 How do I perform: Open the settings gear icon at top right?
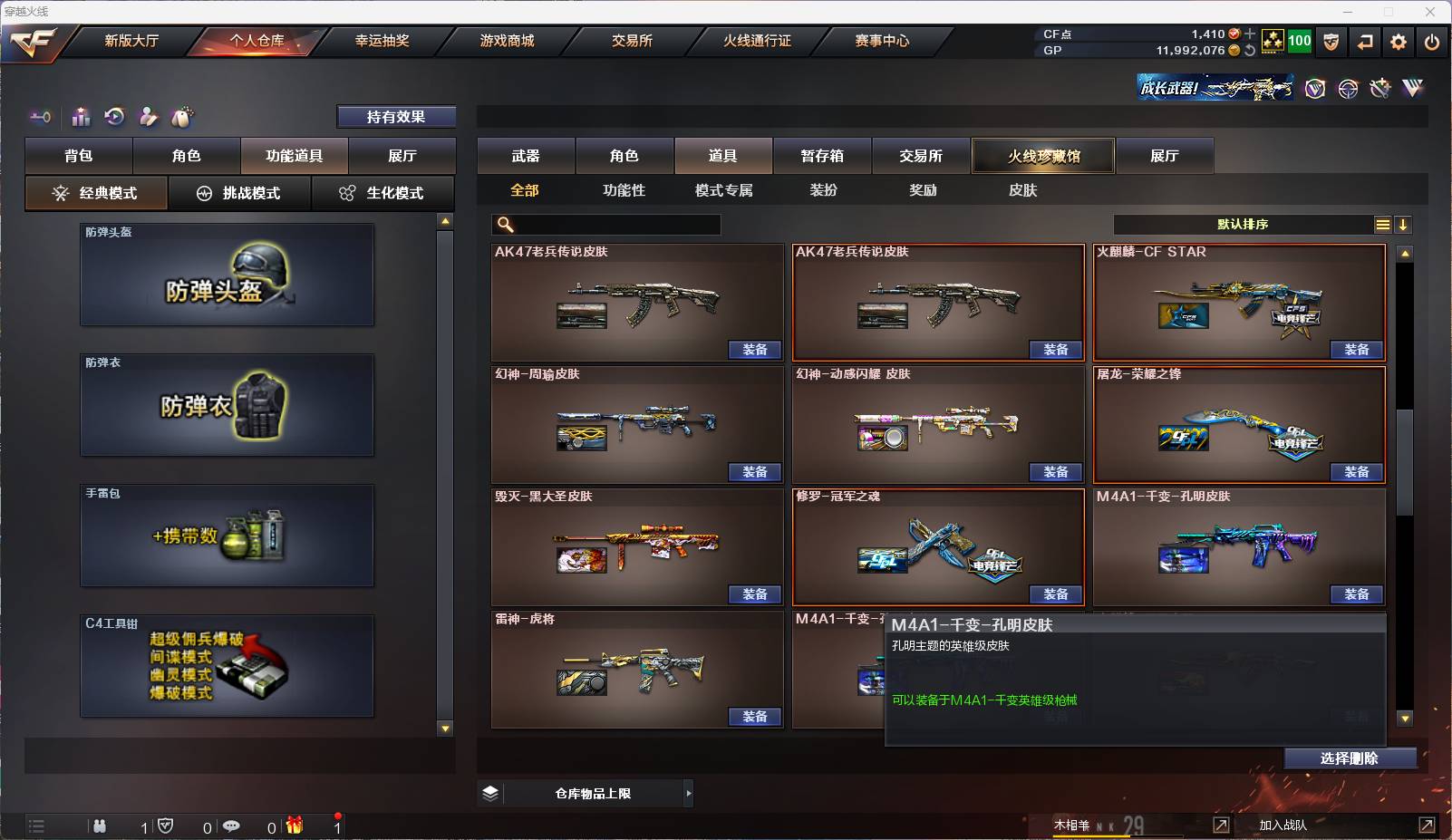tap(1399, 41)
